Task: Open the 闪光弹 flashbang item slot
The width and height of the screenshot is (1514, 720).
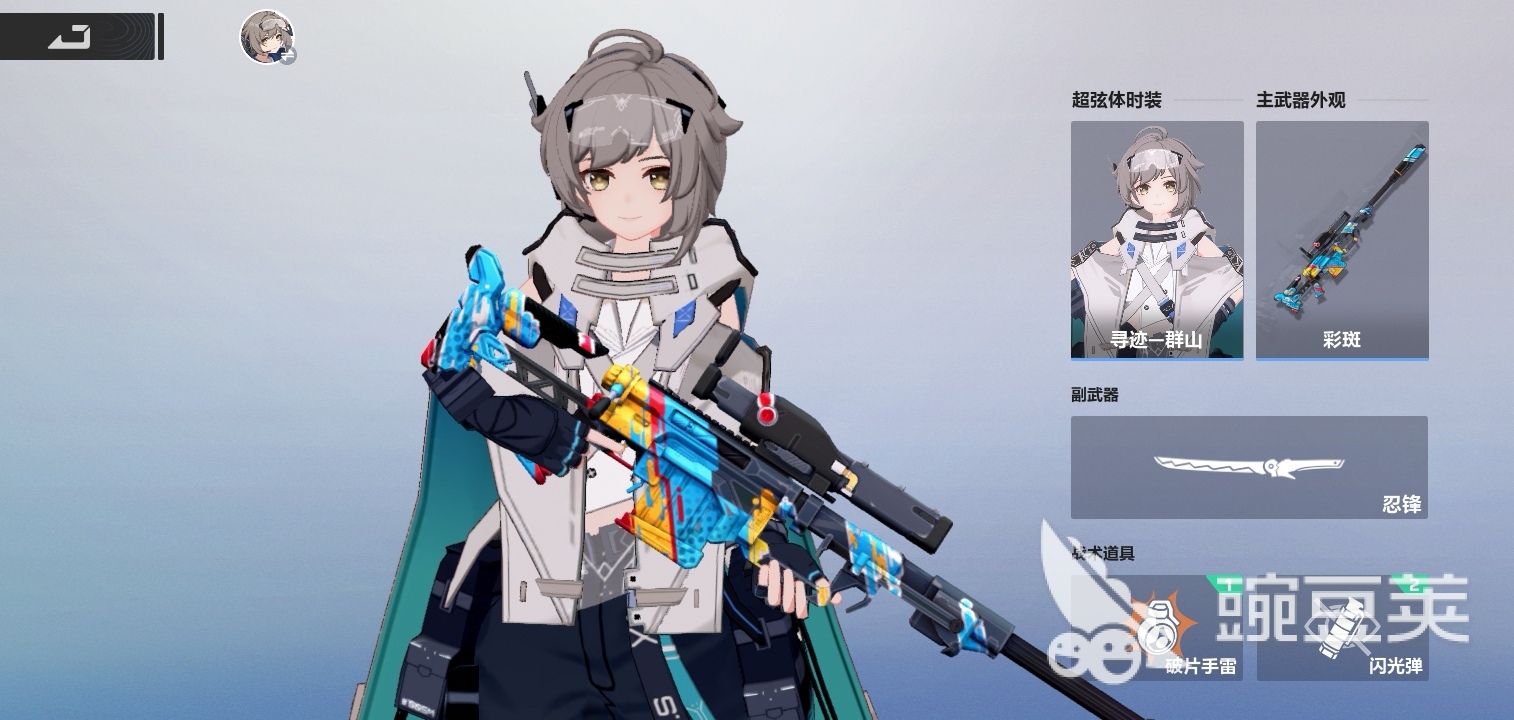Action: (x=1342, y=628)
